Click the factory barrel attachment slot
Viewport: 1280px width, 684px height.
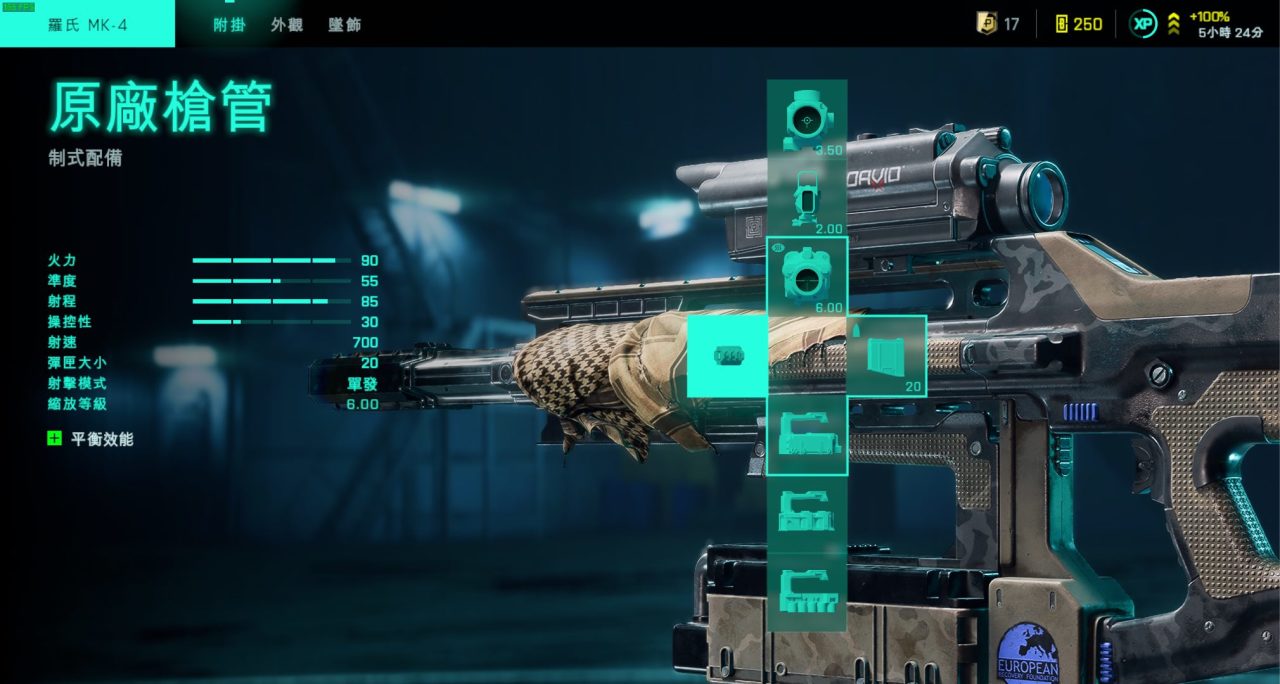point(727,355)
